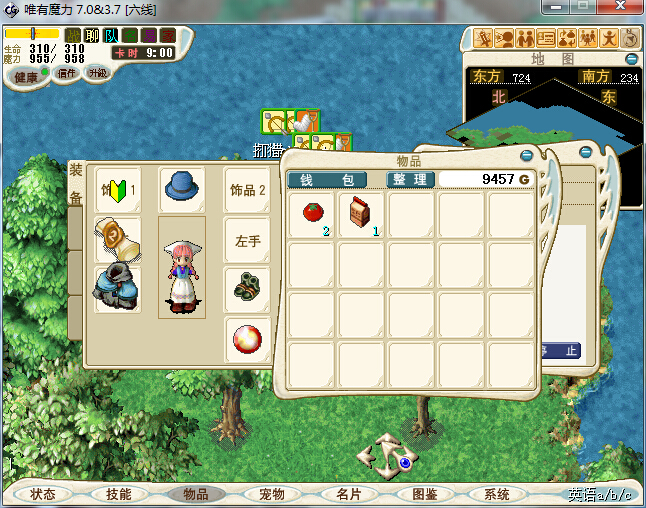The image size is (646, 508).
Task: Open the 图鉴 encyclopedia menu
Action: (424, 494)
